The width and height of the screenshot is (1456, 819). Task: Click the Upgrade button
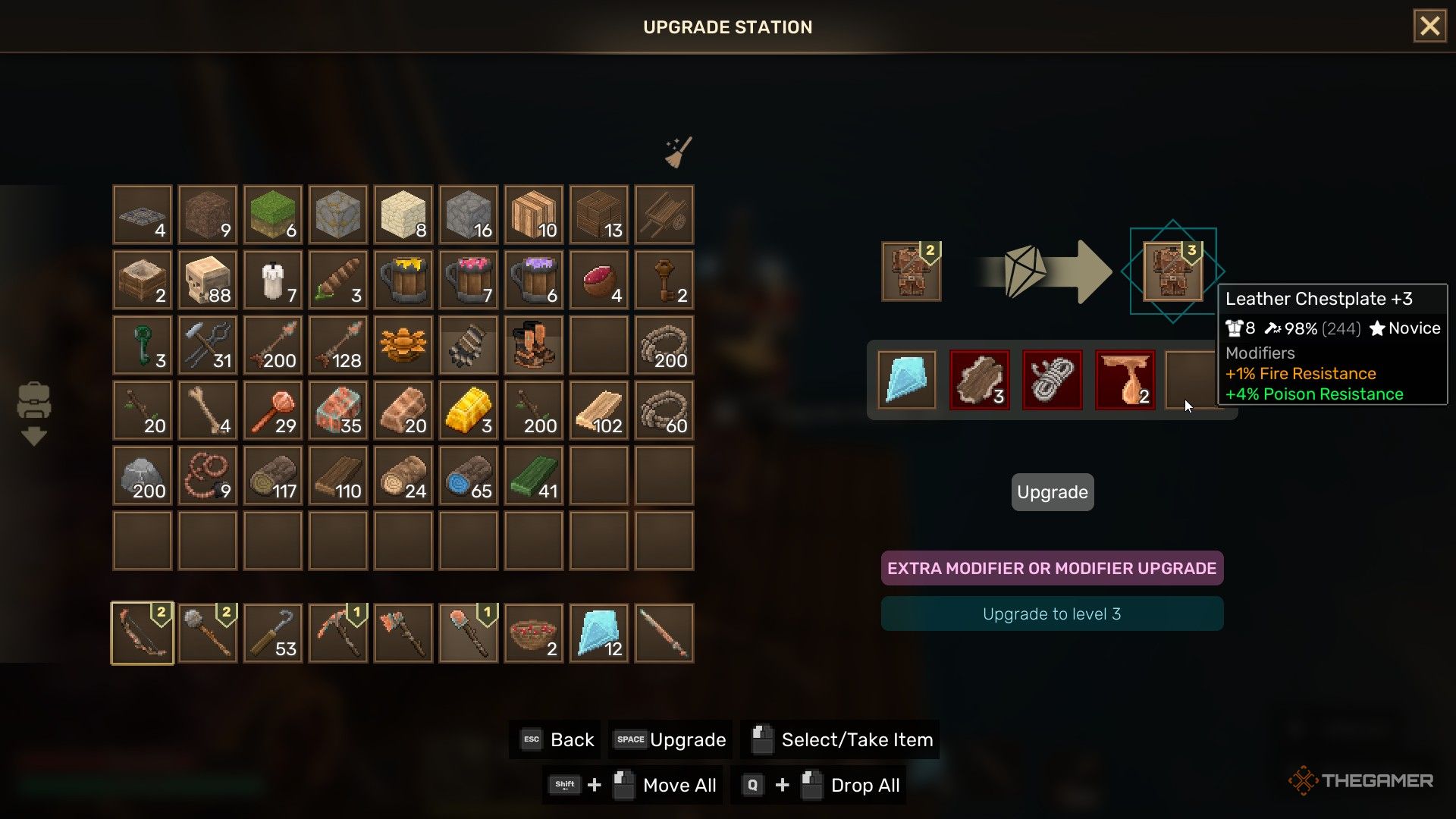point(1052,492)
